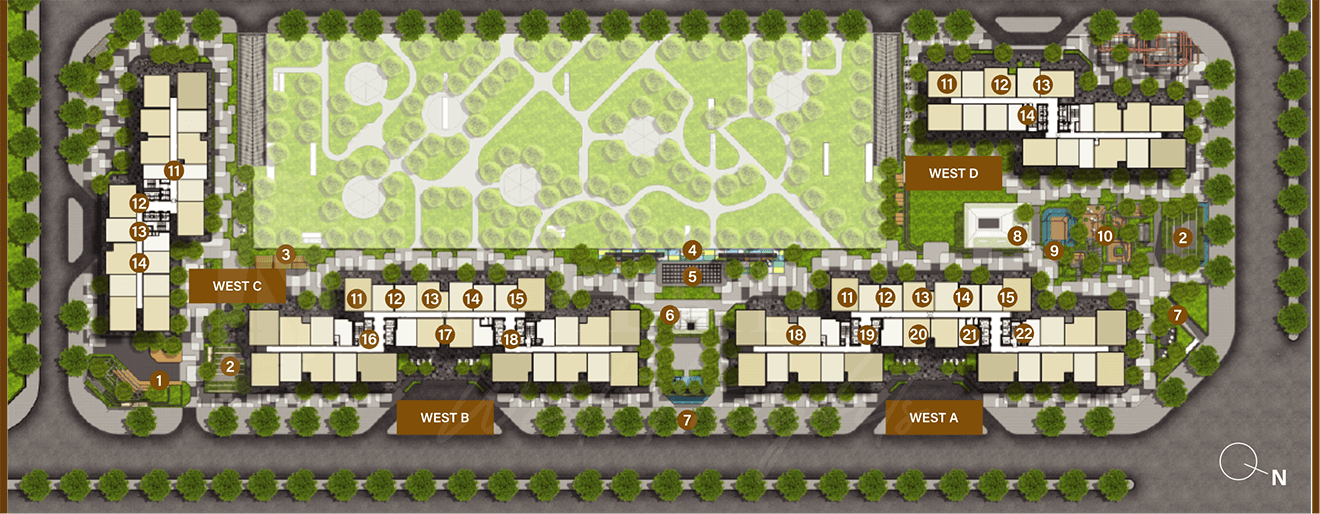1320x514 pixels.
Task: Choose map marker number 4
Action: click(x=691, y=250)
